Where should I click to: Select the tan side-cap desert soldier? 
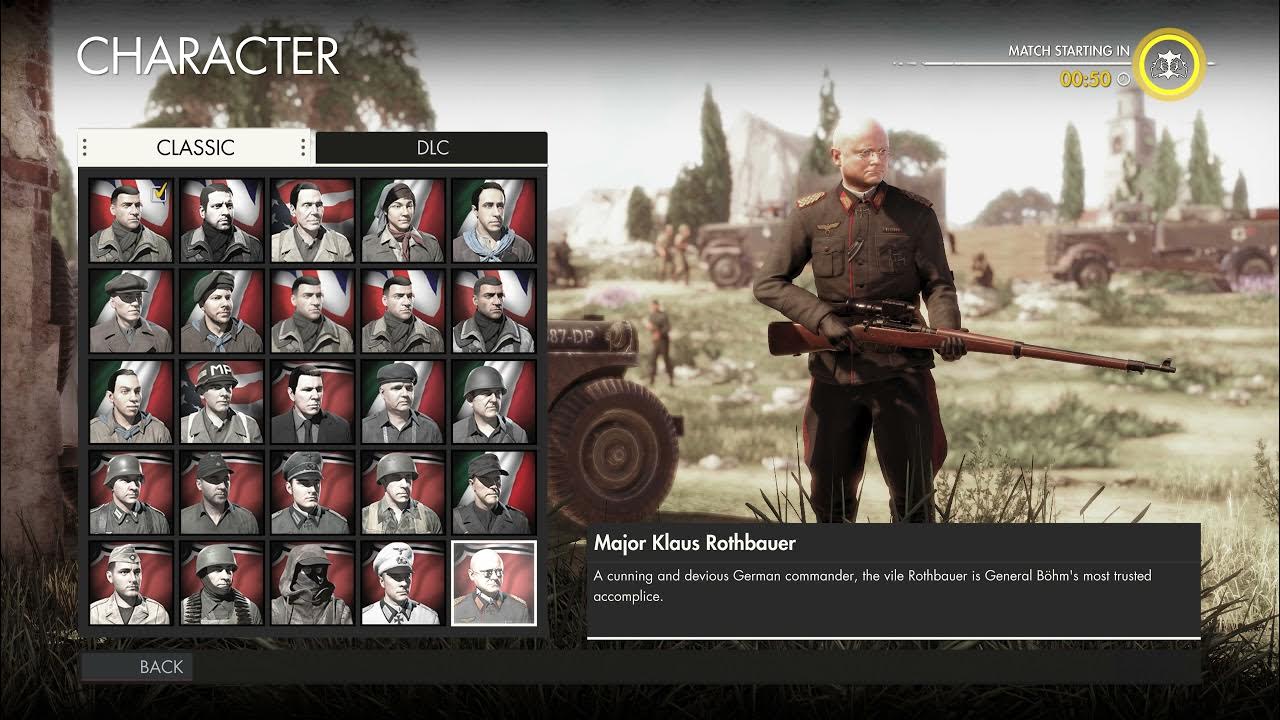point(131,584)
